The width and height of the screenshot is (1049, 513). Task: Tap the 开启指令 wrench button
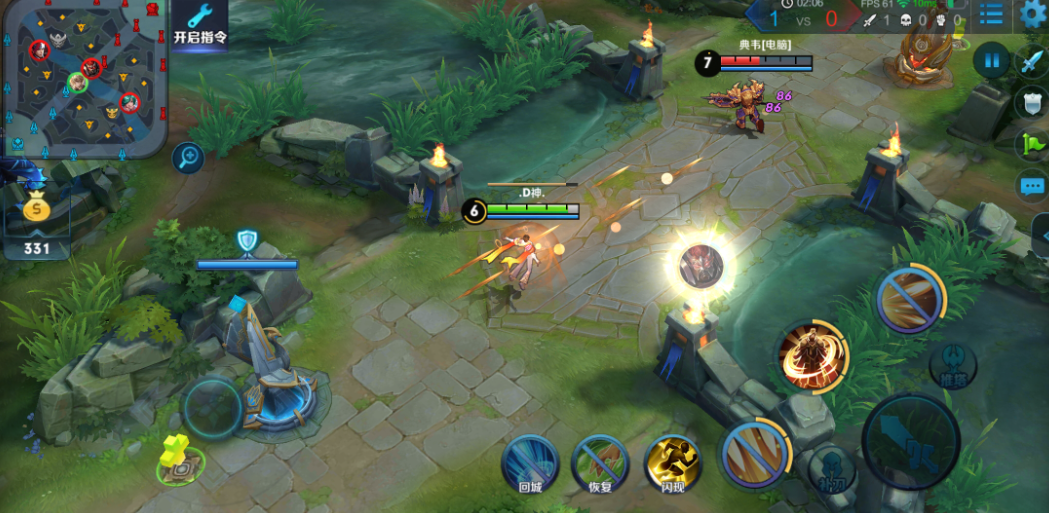[x=200, y=24]
